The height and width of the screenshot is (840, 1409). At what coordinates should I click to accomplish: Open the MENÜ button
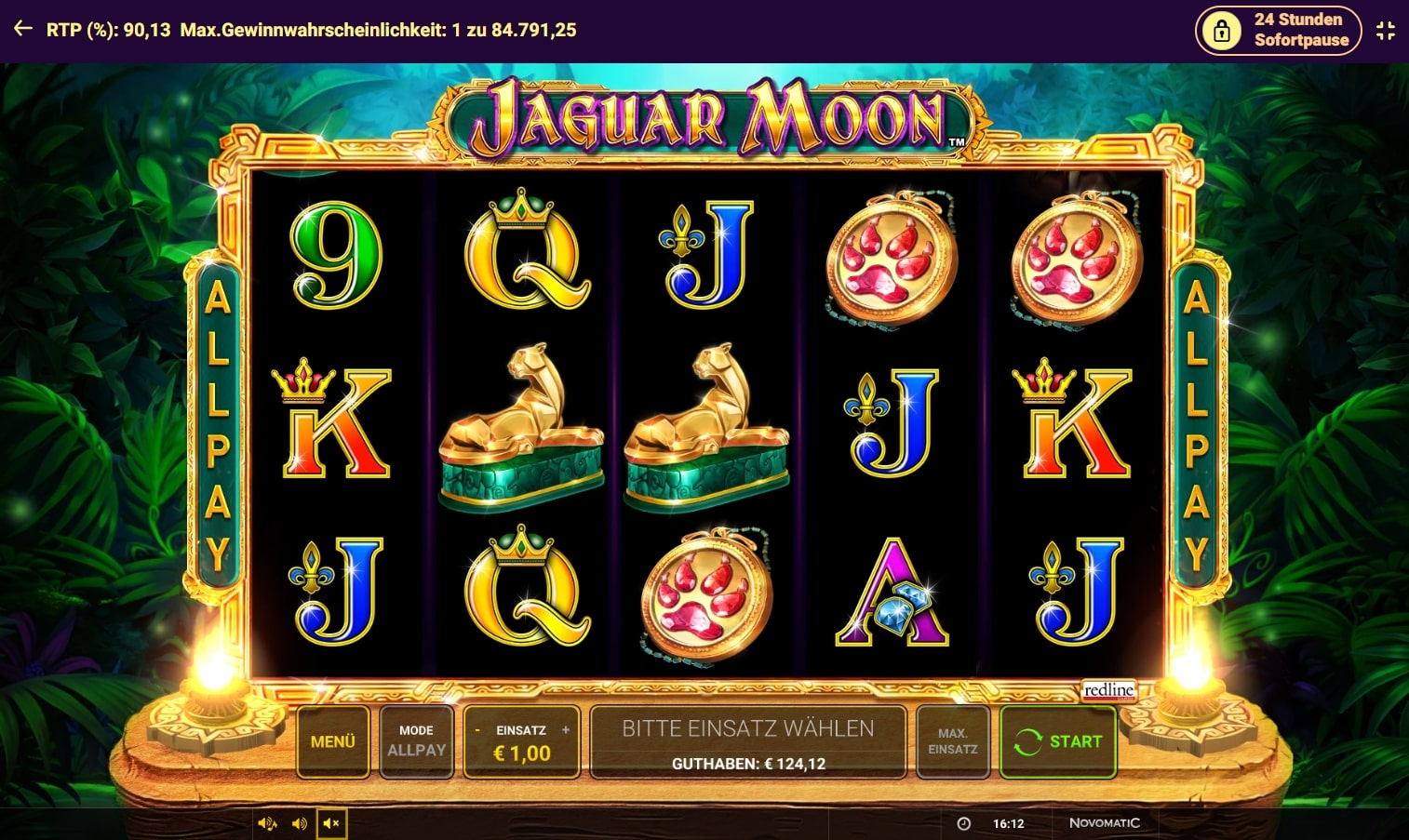tap(332, 741)
